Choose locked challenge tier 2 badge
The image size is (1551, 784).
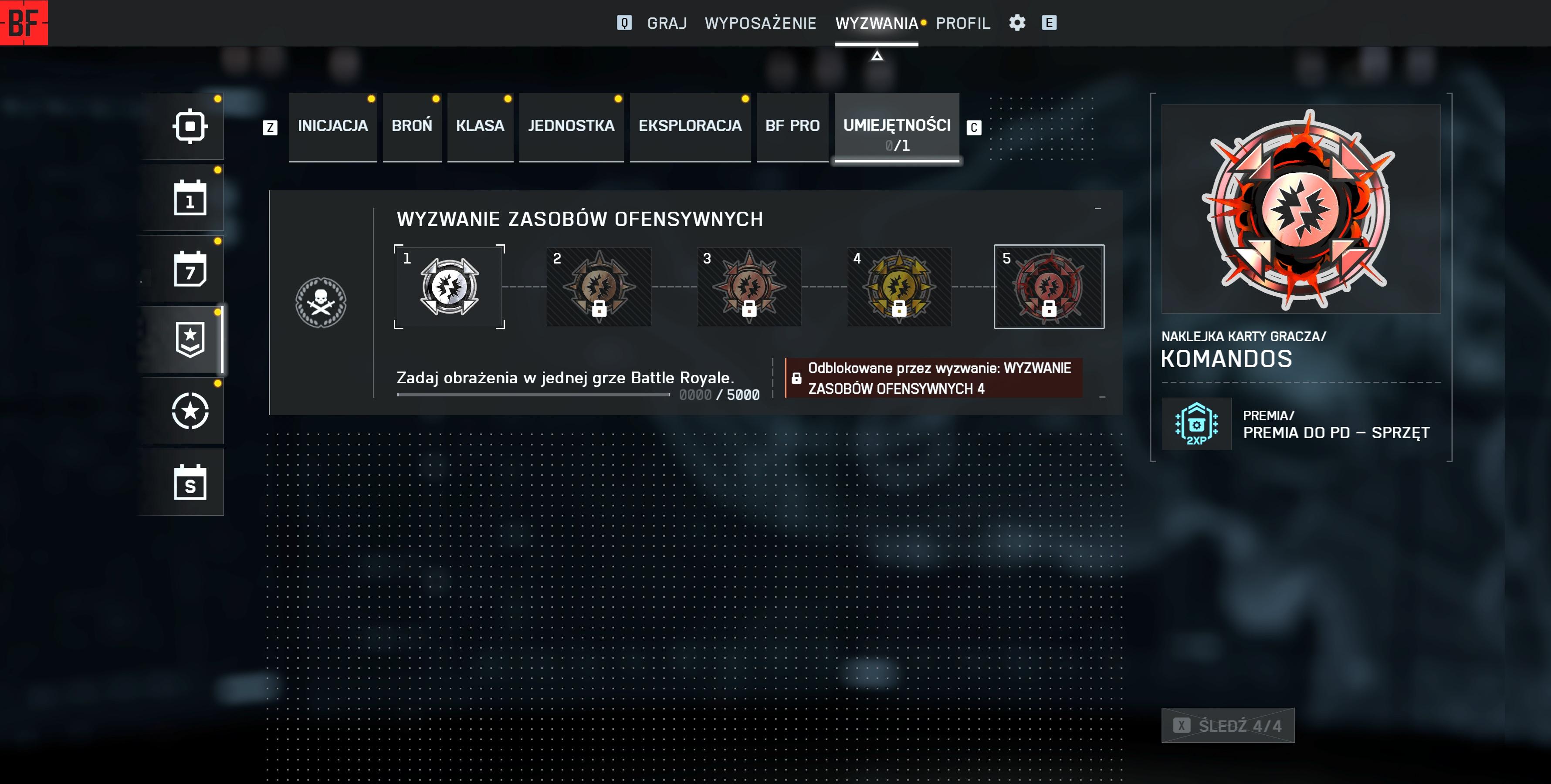click(x=599, y=287)
